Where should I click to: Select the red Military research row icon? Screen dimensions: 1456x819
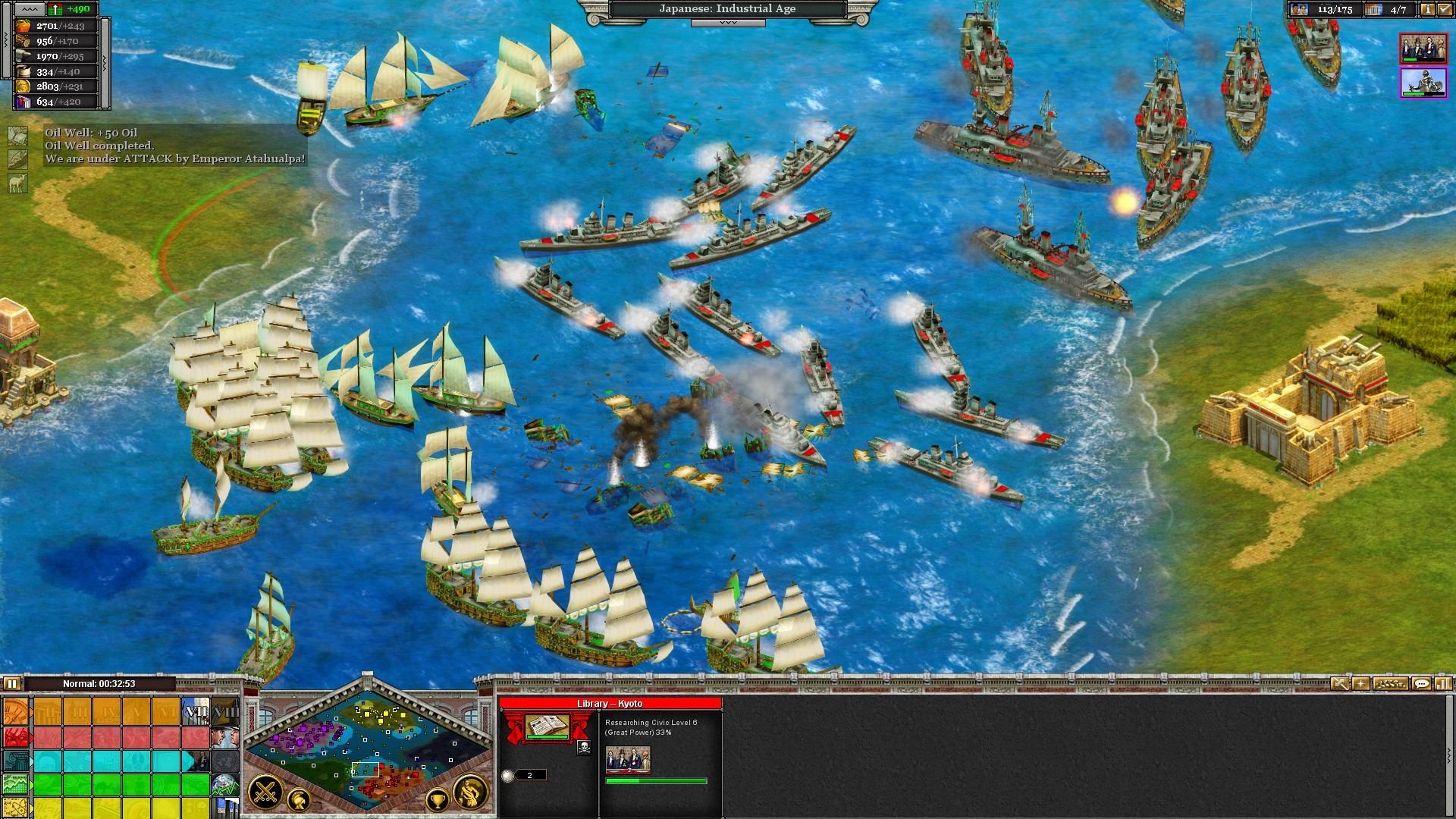click(15, 737)
